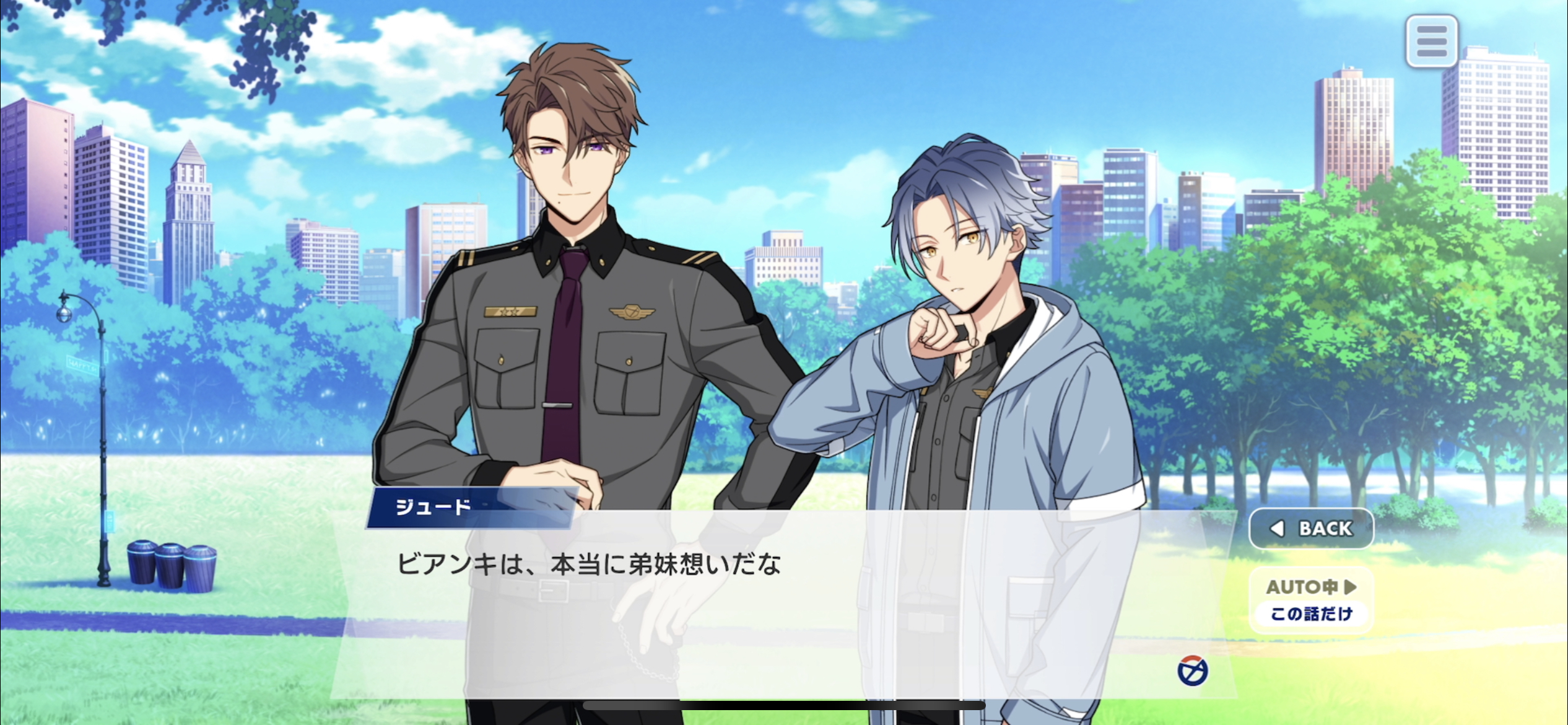Tap the dialogue advance indicator icon
The image size is (1568, 725).
(1192, 671)
